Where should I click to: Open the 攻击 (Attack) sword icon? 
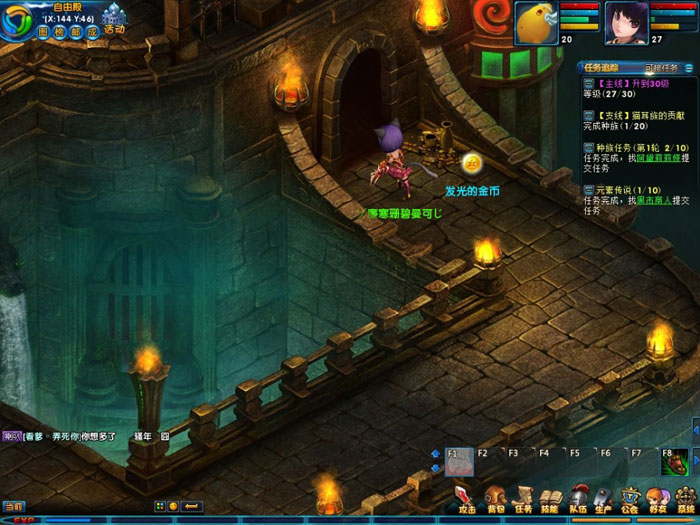pos(466,497)
